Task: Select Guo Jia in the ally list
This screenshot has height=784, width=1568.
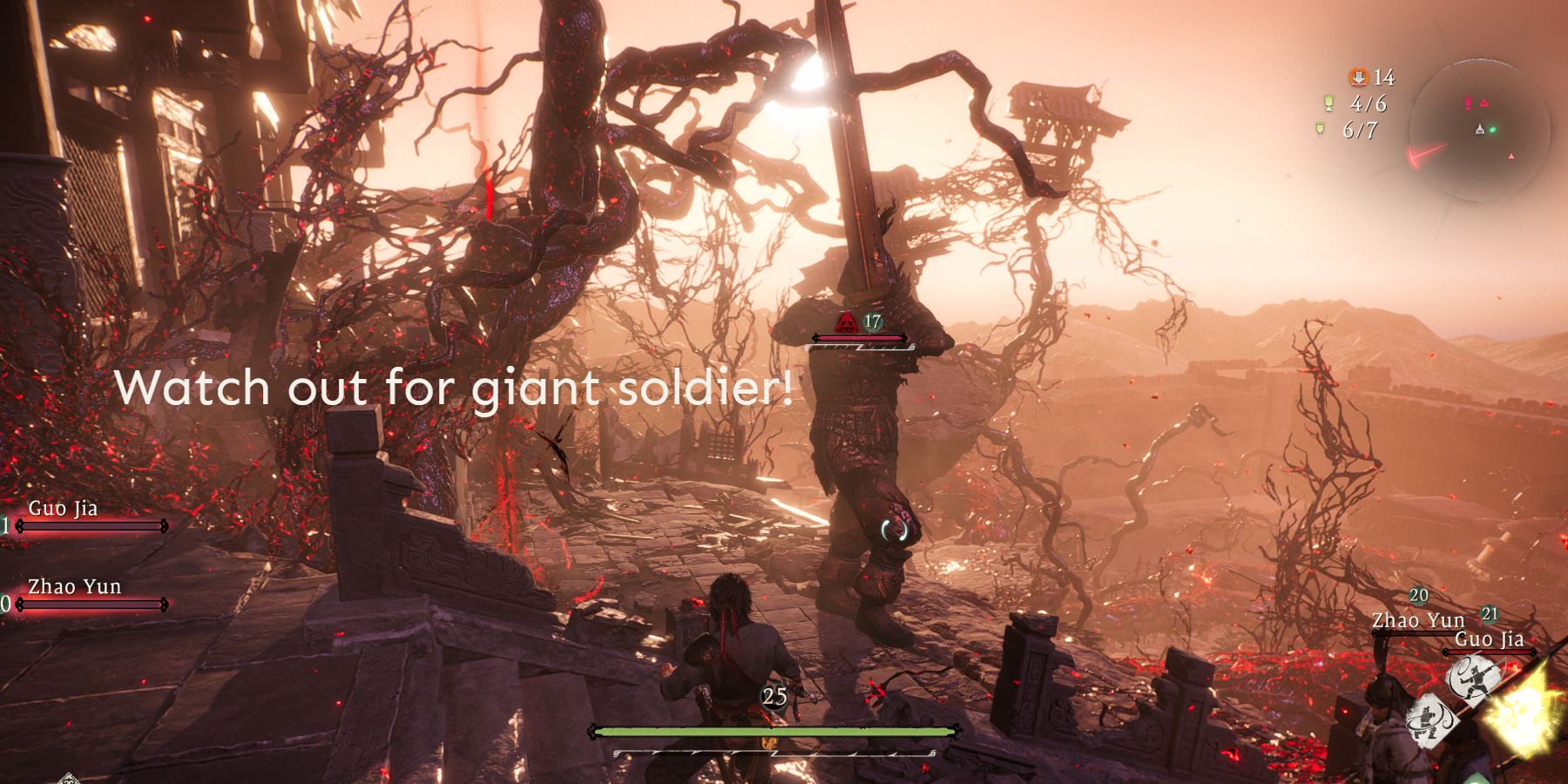Action: click(63, 509)
